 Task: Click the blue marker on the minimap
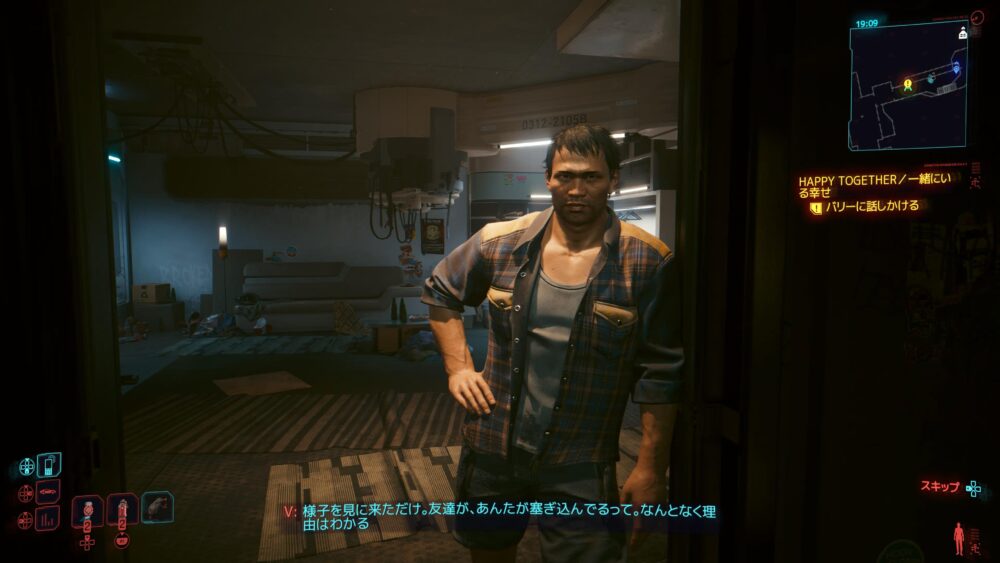pos(956,68)
